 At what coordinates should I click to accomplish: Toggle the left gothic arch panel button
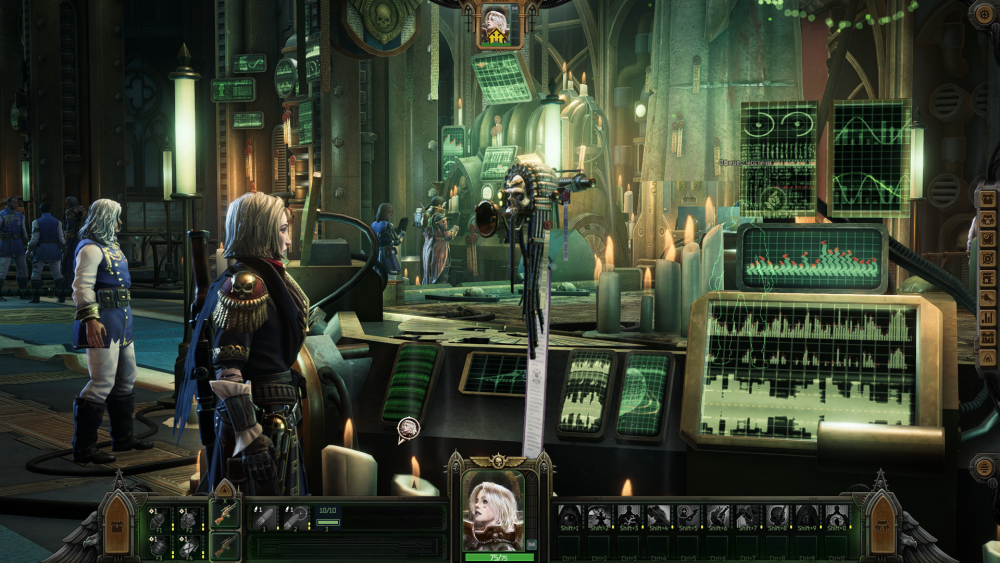tap(118, 524)
